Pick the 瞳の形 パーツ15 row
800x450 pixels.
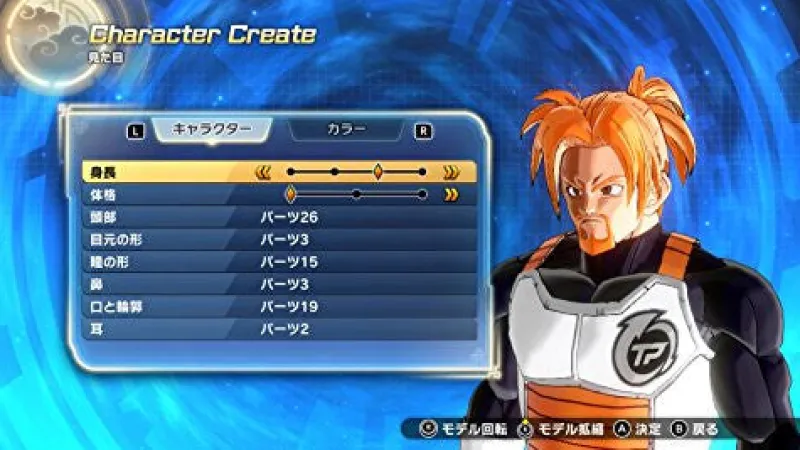point(278,260)
